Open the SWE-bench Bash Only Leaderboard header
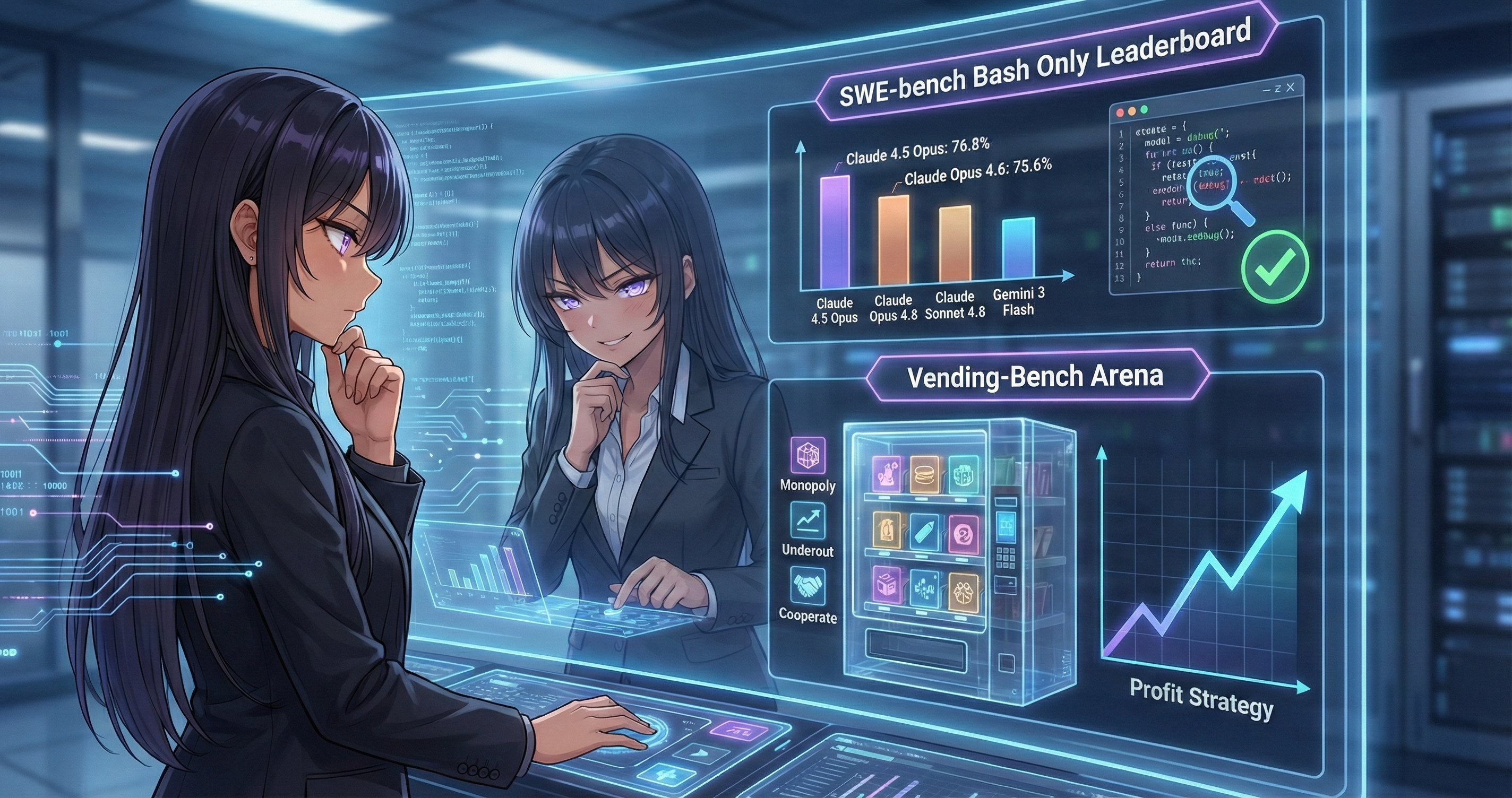Image resolution: width=1512 pixels, height=798 pixels. coord(1045,66)
